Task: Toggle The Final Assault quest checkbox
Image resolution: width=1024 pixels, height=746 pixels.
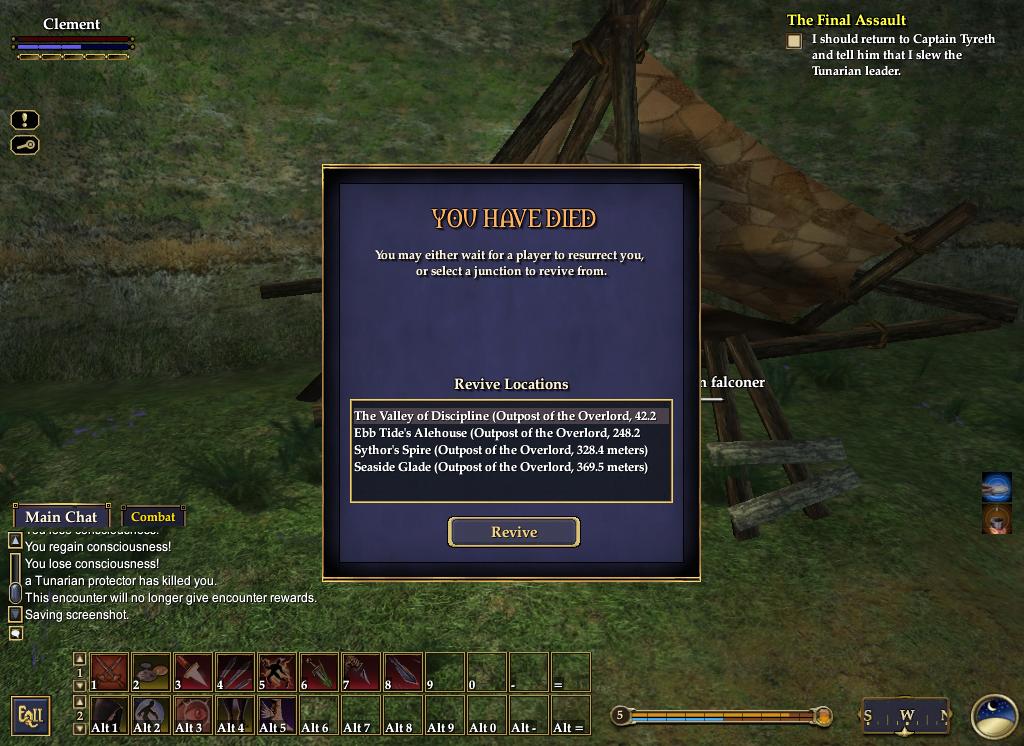Action: 794,41
